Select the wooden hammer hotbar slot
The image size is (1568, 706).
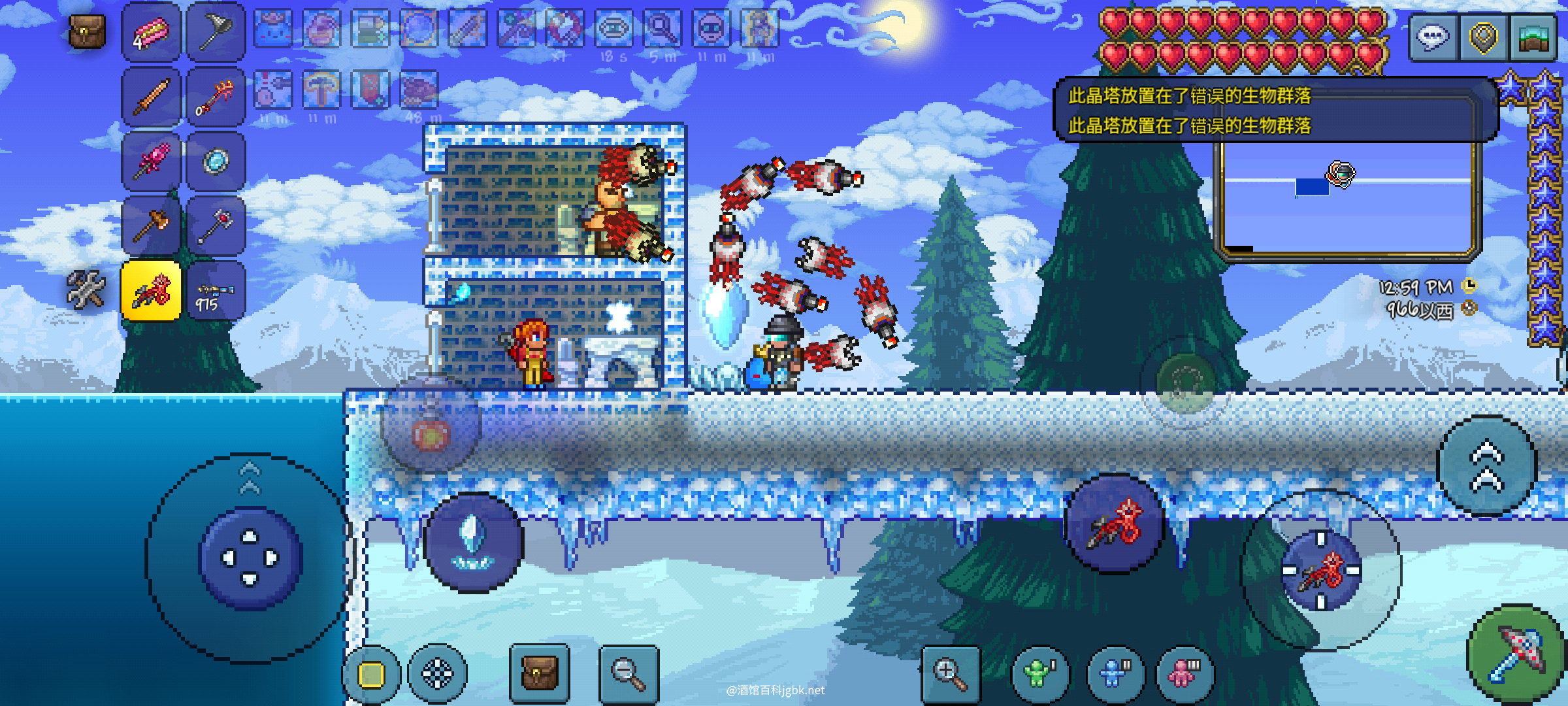[x=151, y=225]
